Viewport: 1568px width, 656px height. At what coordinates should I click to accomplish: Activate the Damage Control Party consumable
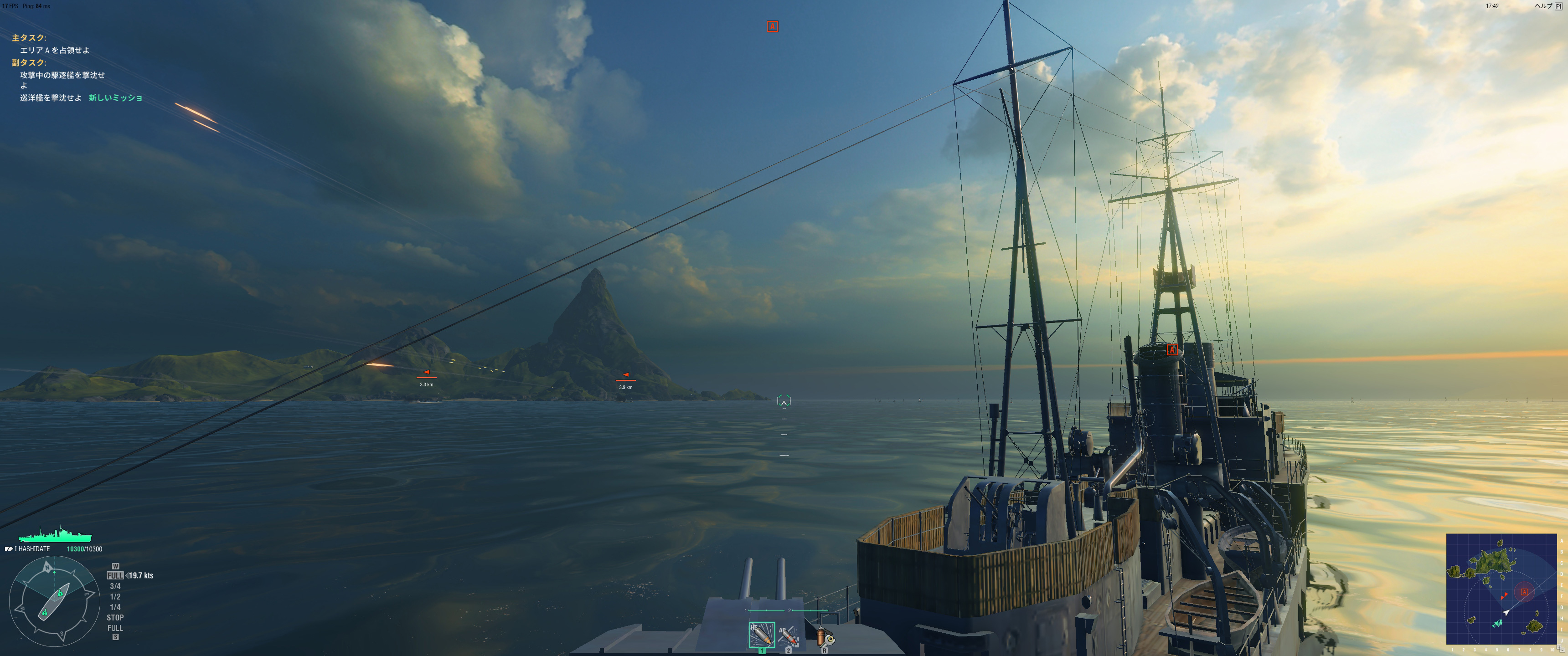(x=824, y=636)
